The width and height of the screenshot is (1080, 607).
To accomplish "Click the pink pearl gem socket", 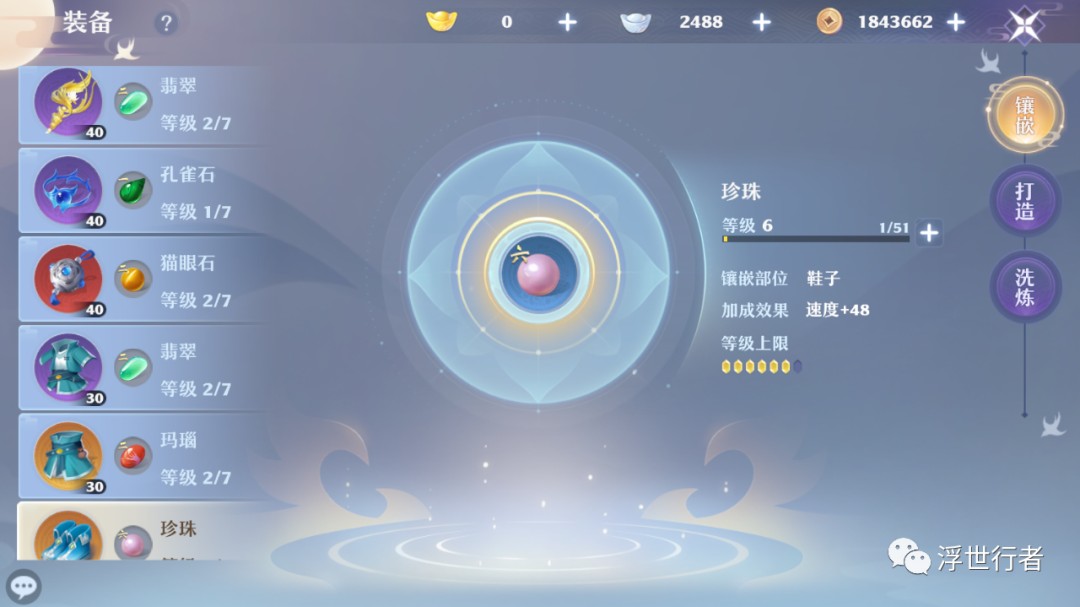I will (538, 273).
